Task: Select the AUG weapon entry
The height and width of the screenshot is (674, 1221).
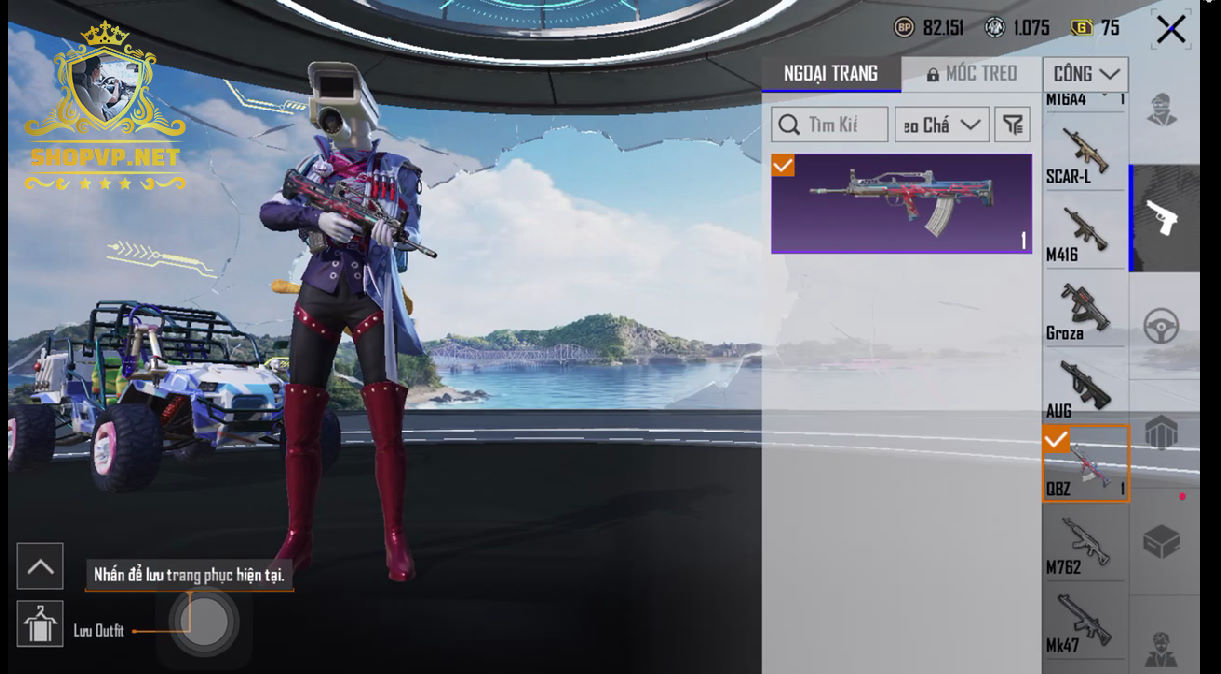Action: pos(1084,389)
